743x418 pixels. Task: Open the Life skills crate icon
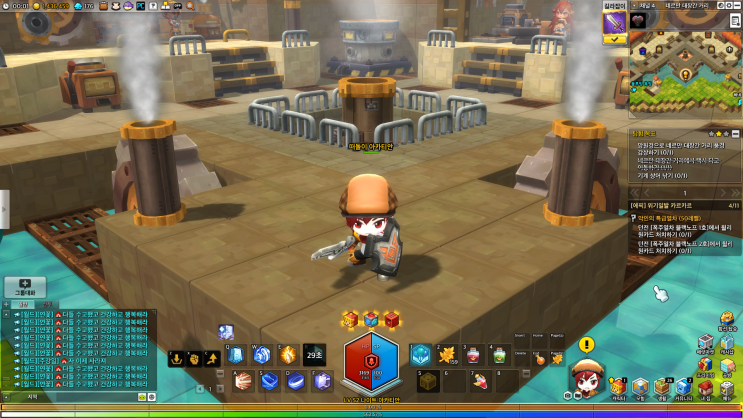(x=660, y=388)
